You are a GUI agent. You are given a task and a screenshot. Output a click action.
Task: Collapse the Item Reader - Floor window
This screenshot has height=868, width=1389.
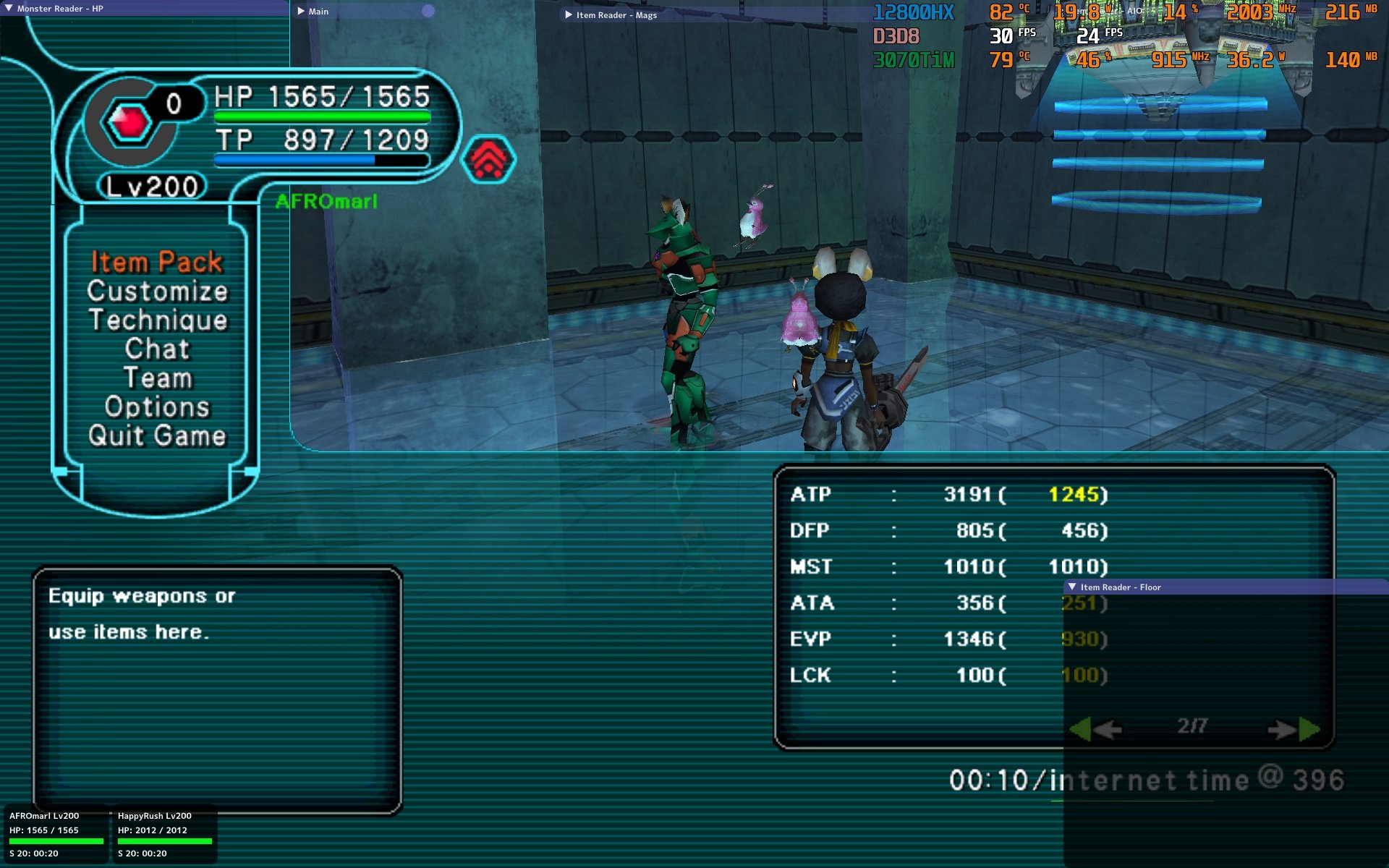tap(1072, 587)
